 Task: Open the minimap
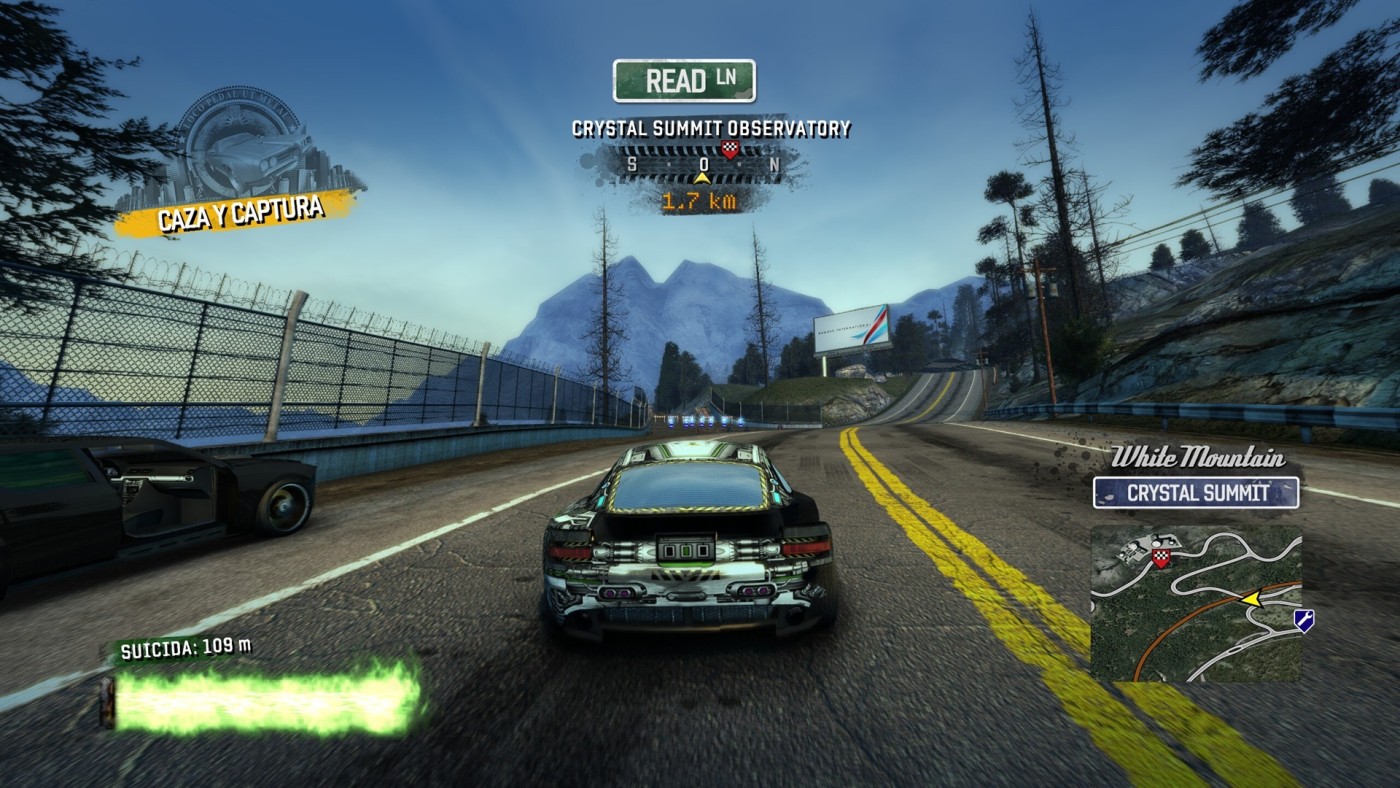pos(1196,604)
